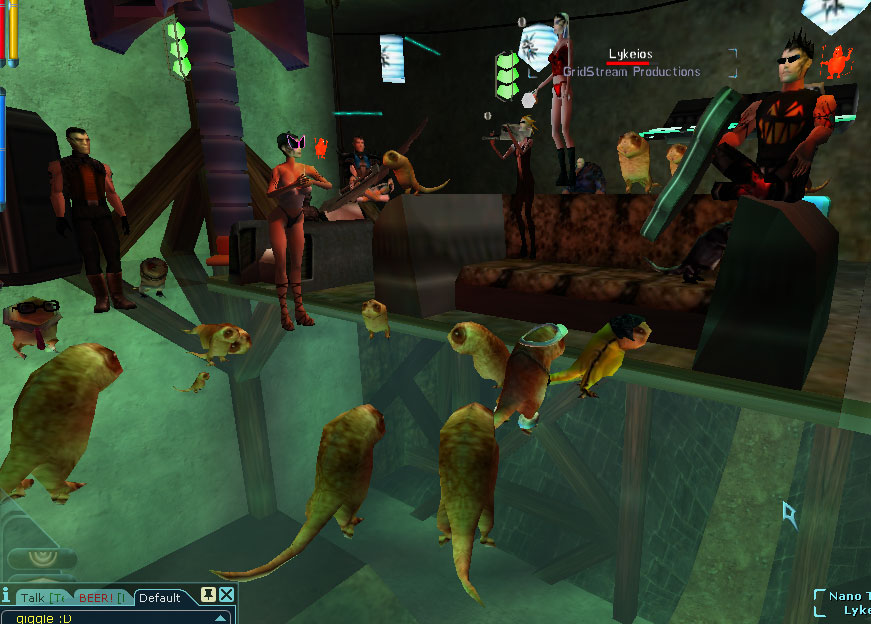Toggle the chat window pin button
The image size is (871, 624).
[209, 595]
